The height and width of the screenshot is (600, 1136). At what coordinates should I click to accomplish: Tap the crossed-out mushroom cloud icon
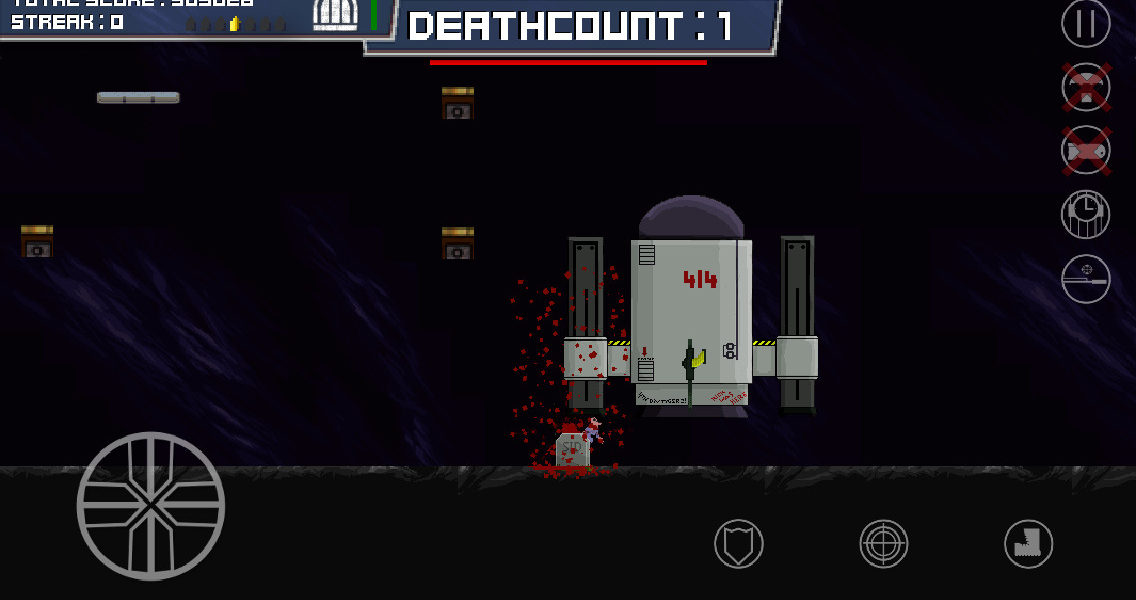point(1086,87)
